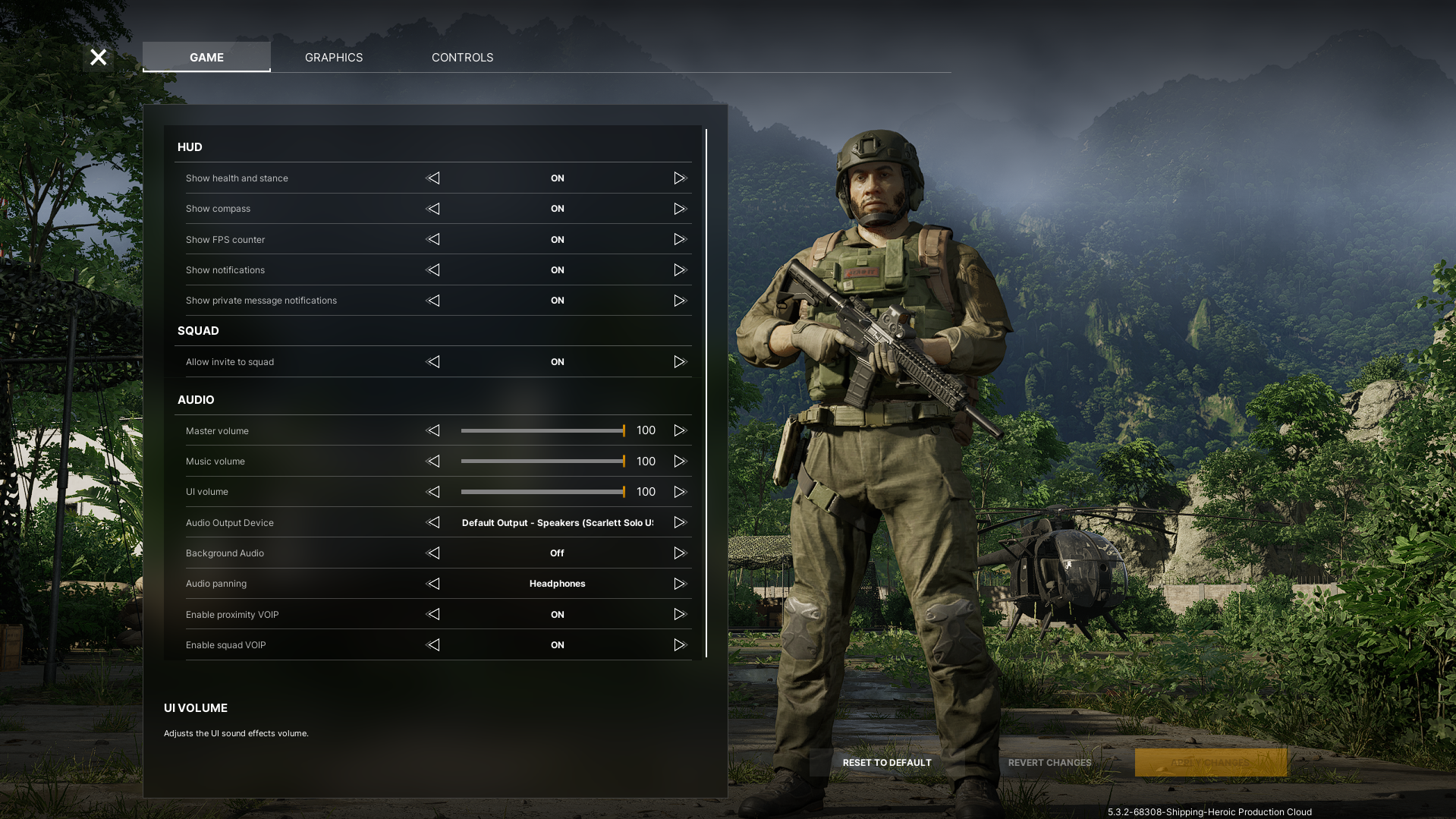Toggle Show compass with its left arrow
Viewport: 1456px width, 819px height.
433,209
